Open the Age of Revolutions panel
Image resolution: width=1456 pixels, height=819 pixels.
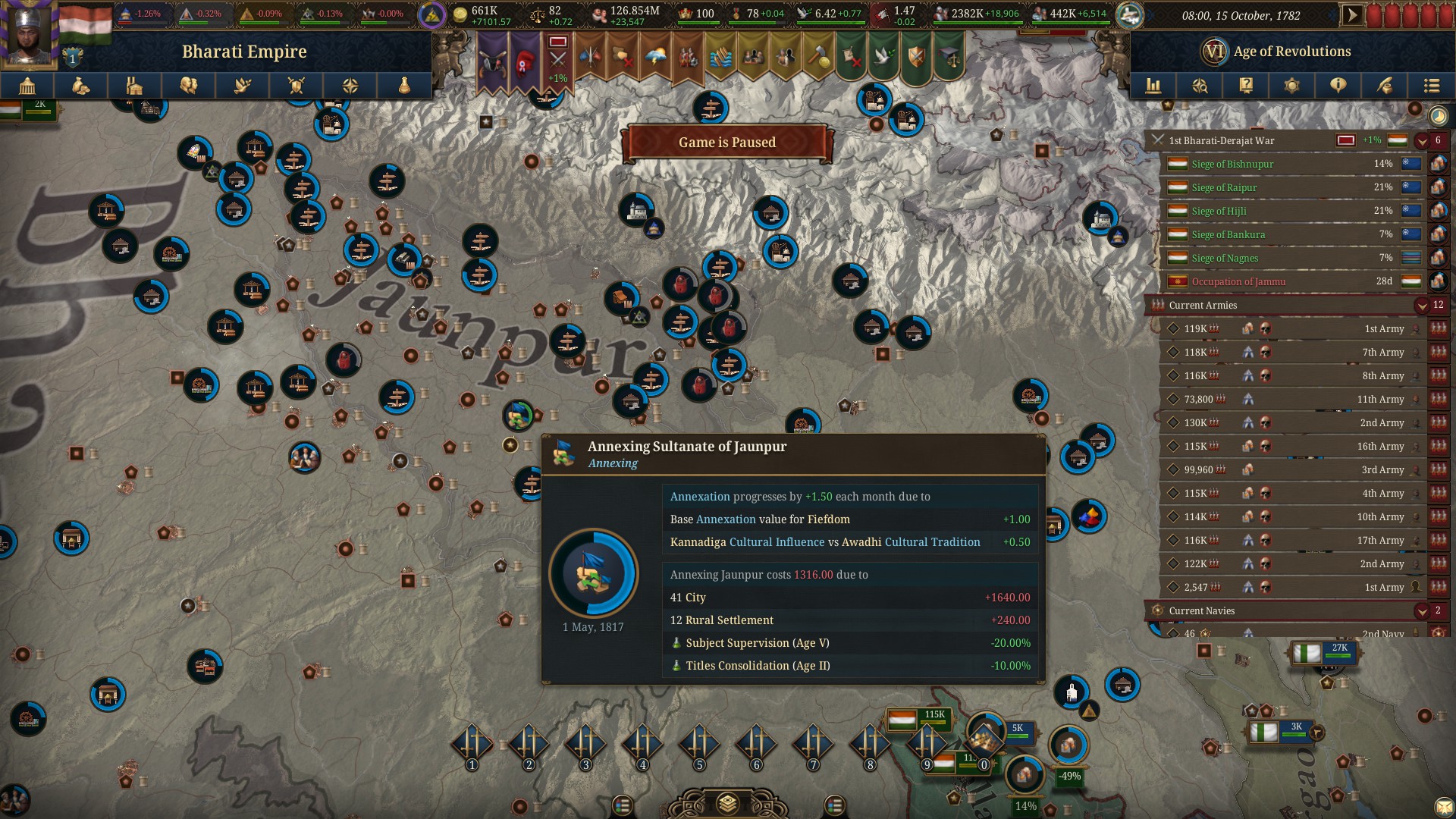click(1291, 52)
